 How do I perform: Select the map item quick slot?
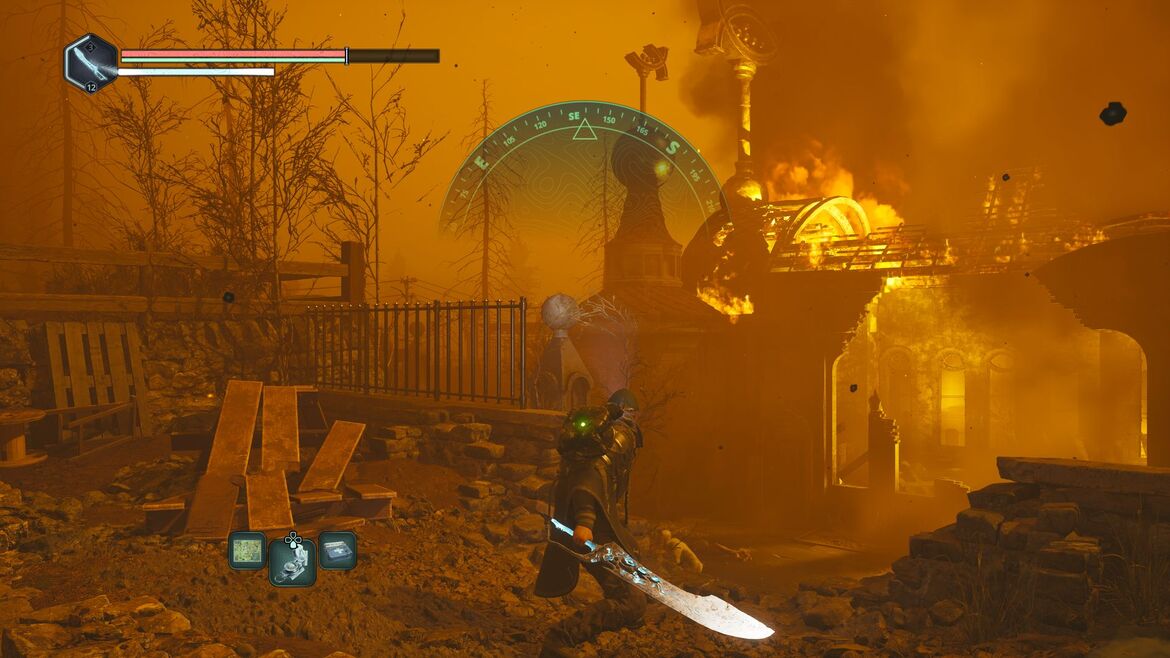[x=246, y=550]
